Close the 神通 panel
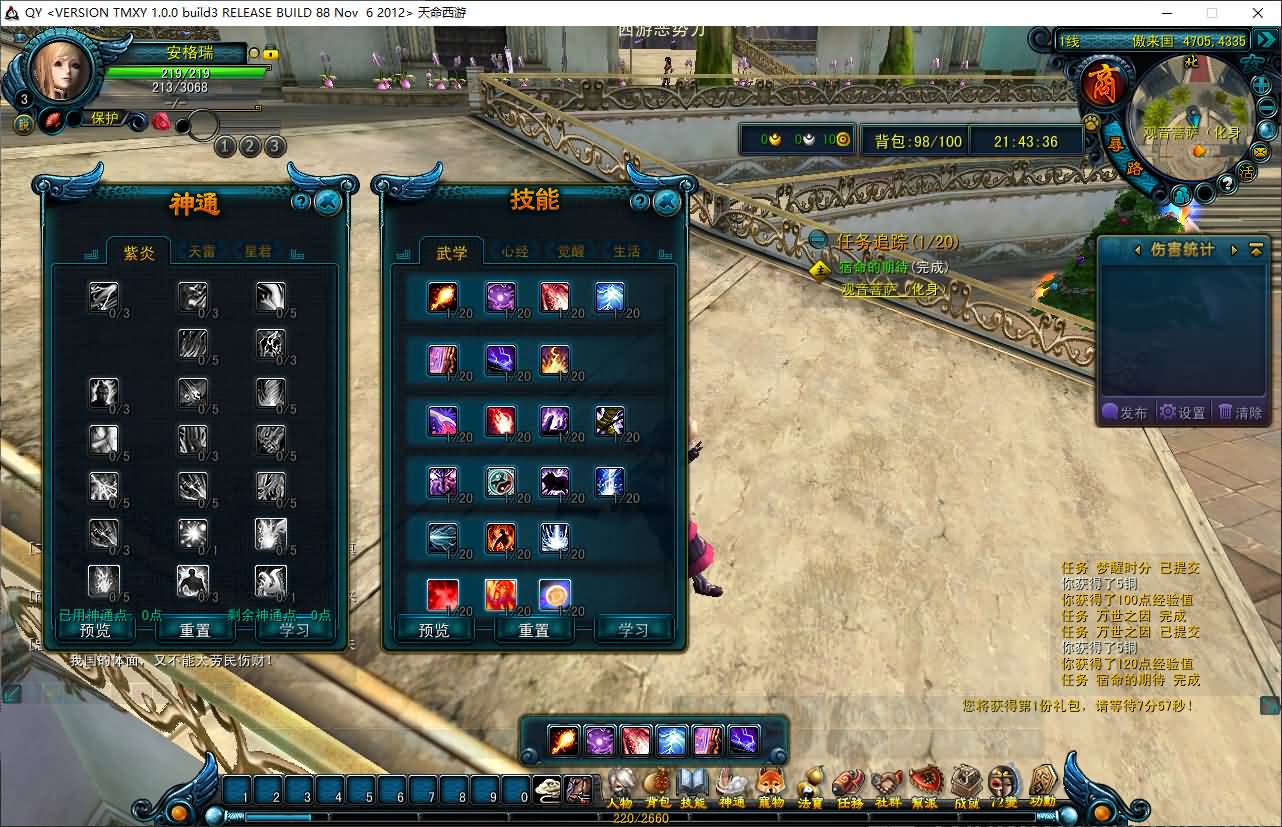 [328, 201]
